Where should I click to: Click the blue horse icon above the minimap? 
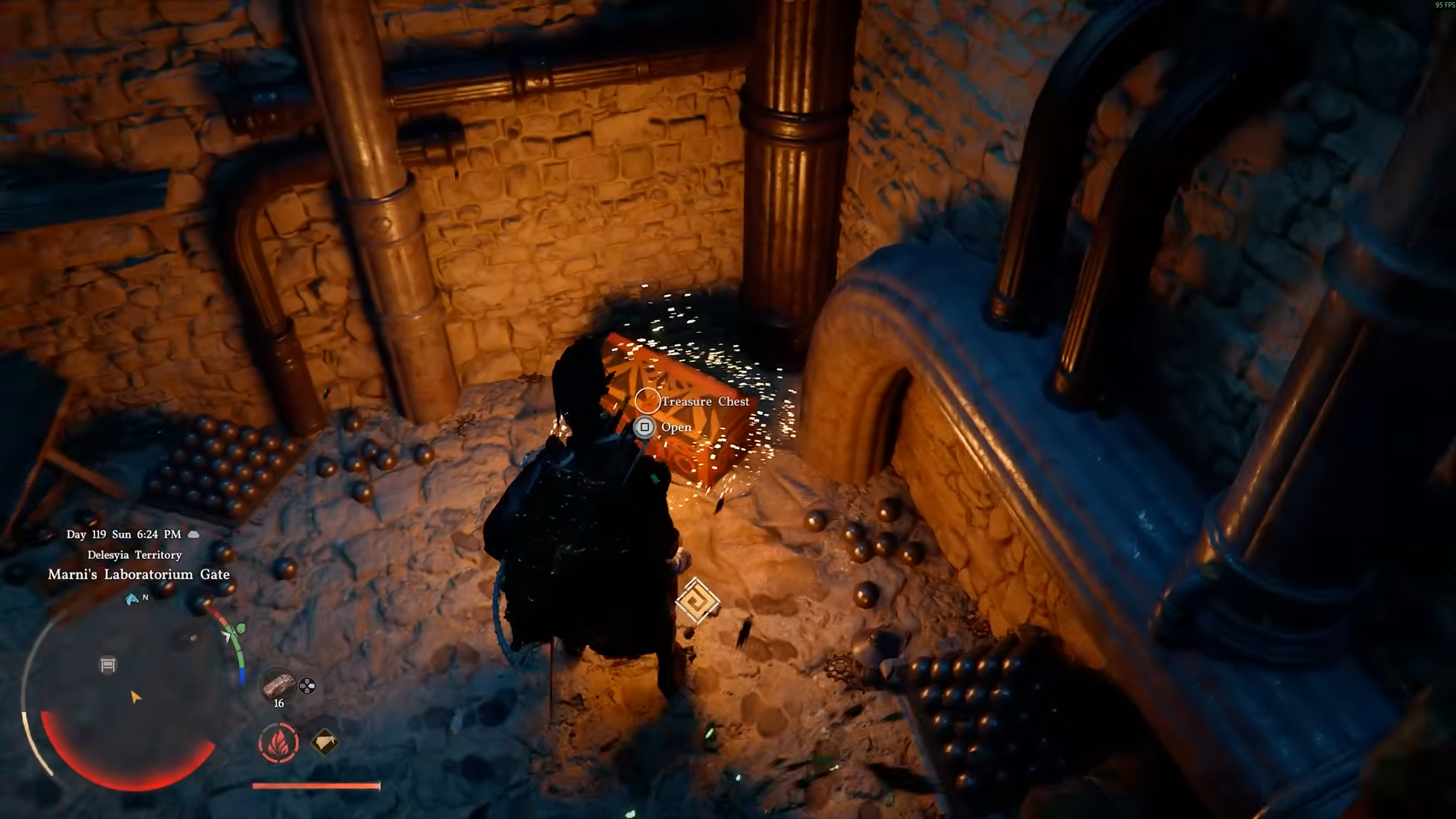coord(132,599)
